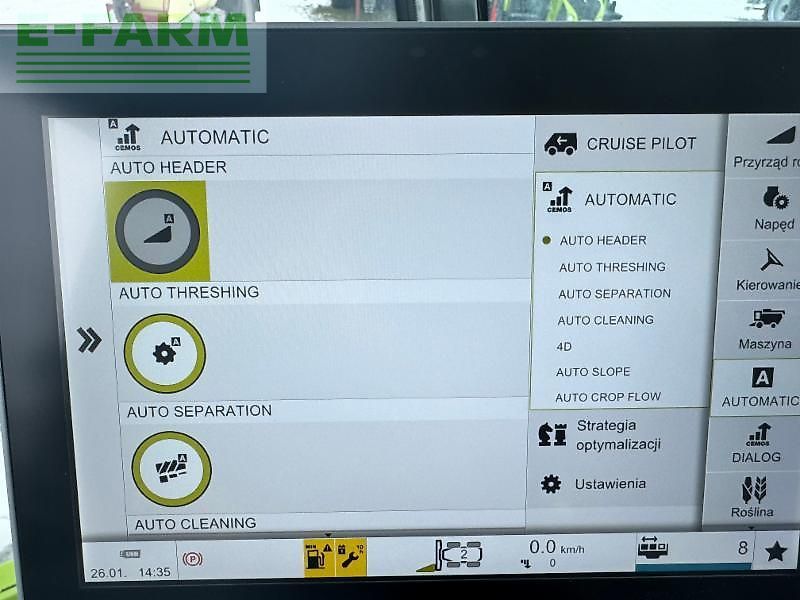Screen dimensions: 800x600
Task: Open the CRUISE PILOT menu entry
Action: (628, 144)
